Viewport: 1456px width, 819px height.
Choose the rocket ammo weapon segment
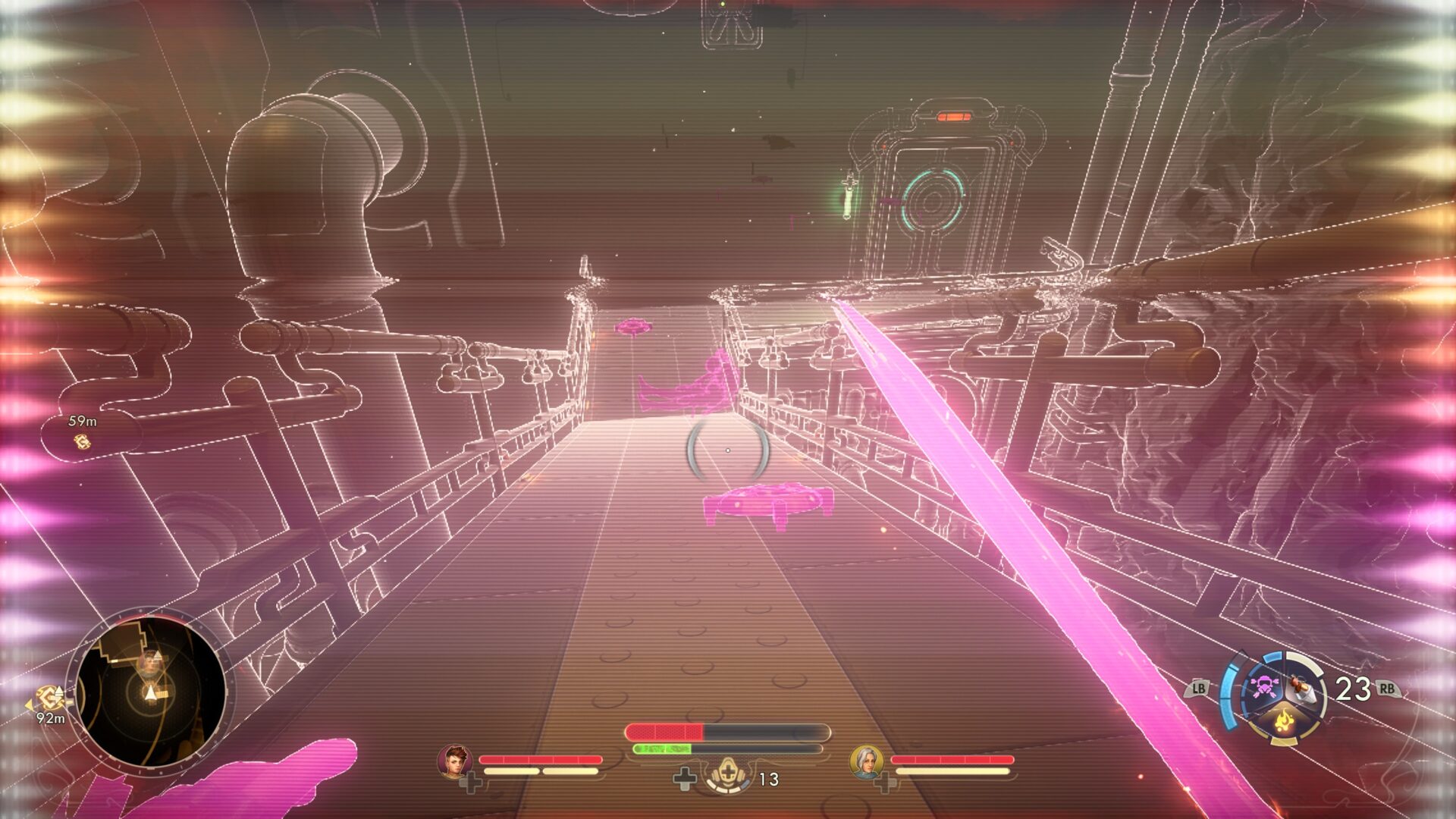1303,689
